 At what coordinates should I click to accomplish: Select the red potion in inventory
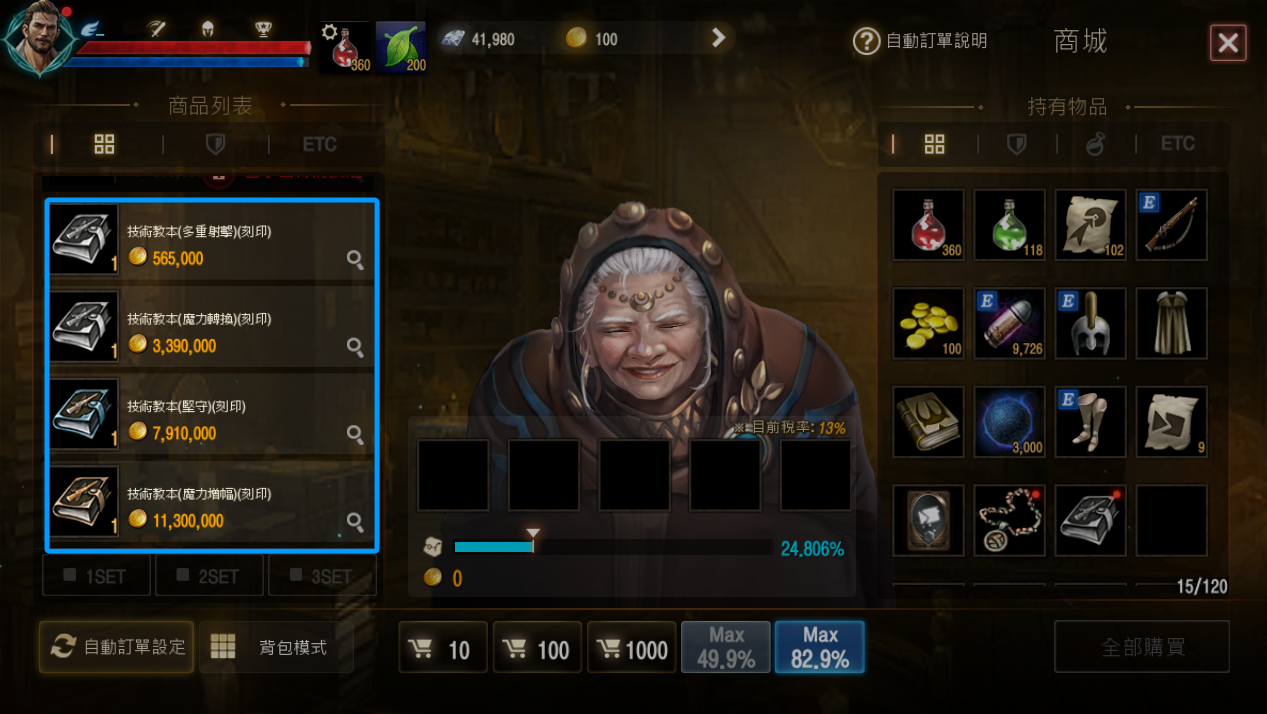coord(928,224)
